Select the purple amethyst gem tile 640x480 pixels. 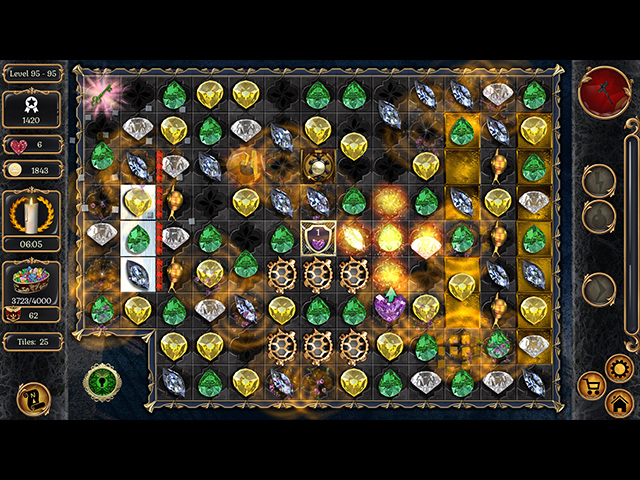tap(390, 306)
